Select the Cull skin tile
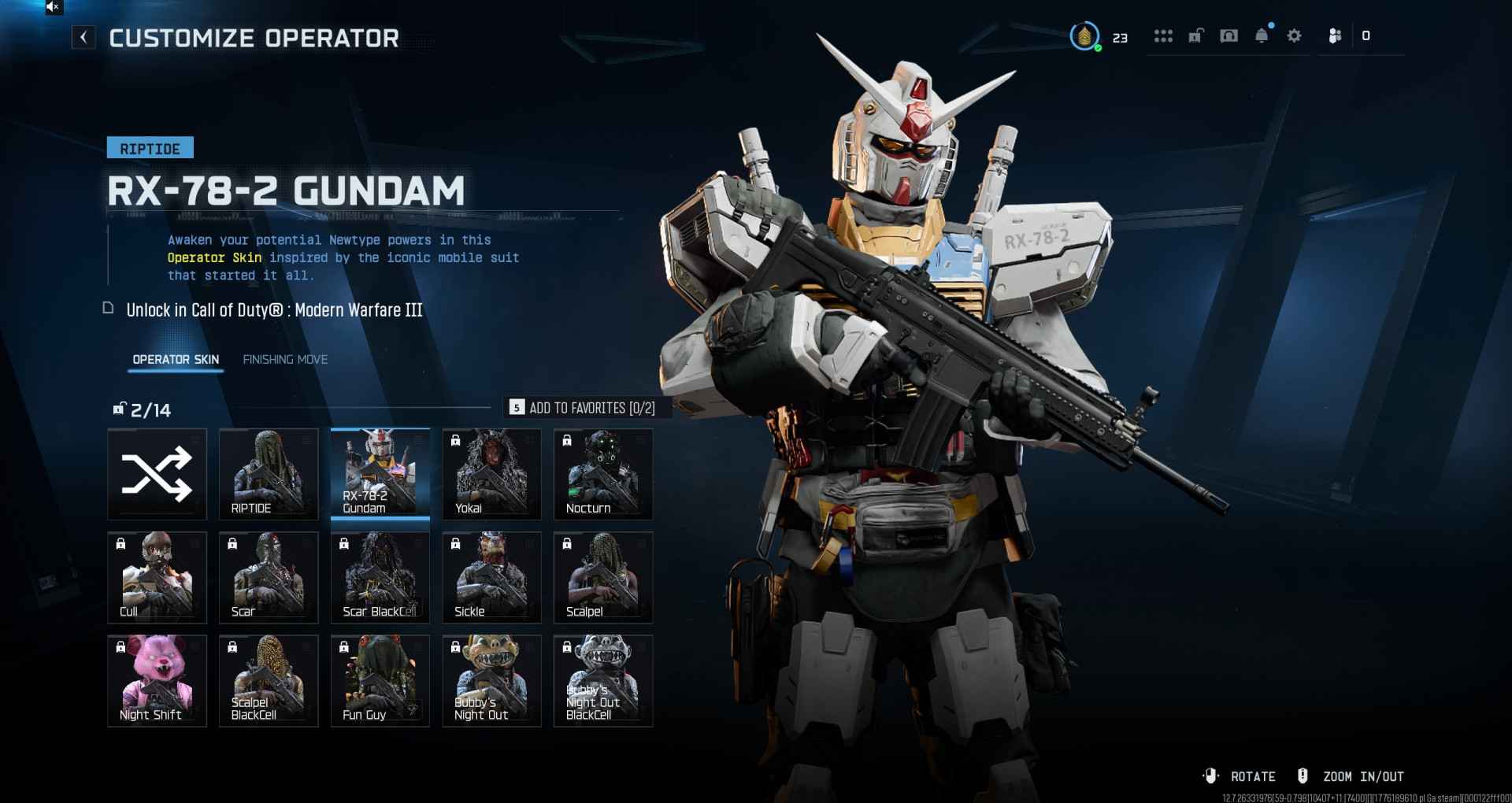Image resolution: width=1512 pixels, height=803 pixels. (x=157, y=577)
